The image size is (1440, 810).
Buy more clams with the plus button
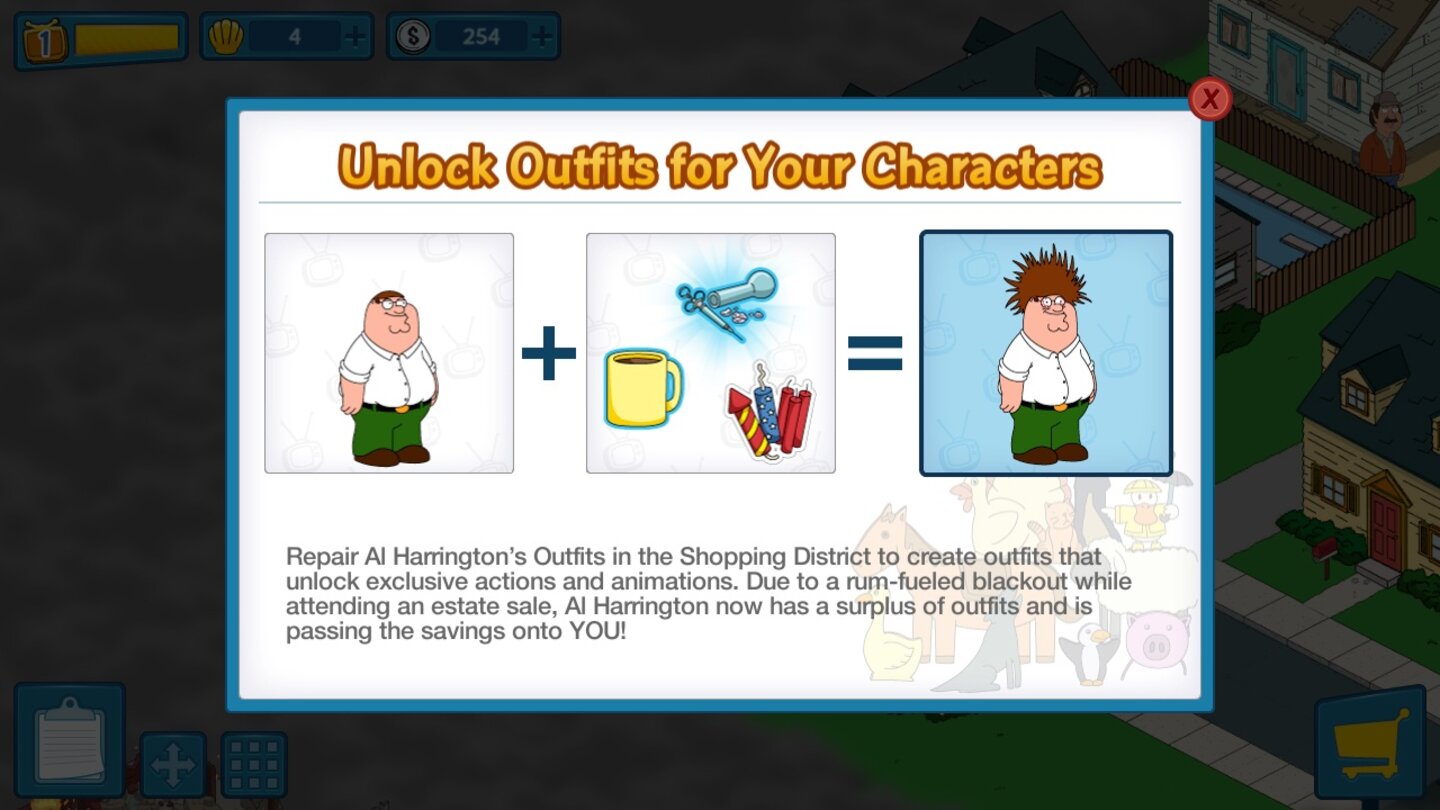point(357,36)
